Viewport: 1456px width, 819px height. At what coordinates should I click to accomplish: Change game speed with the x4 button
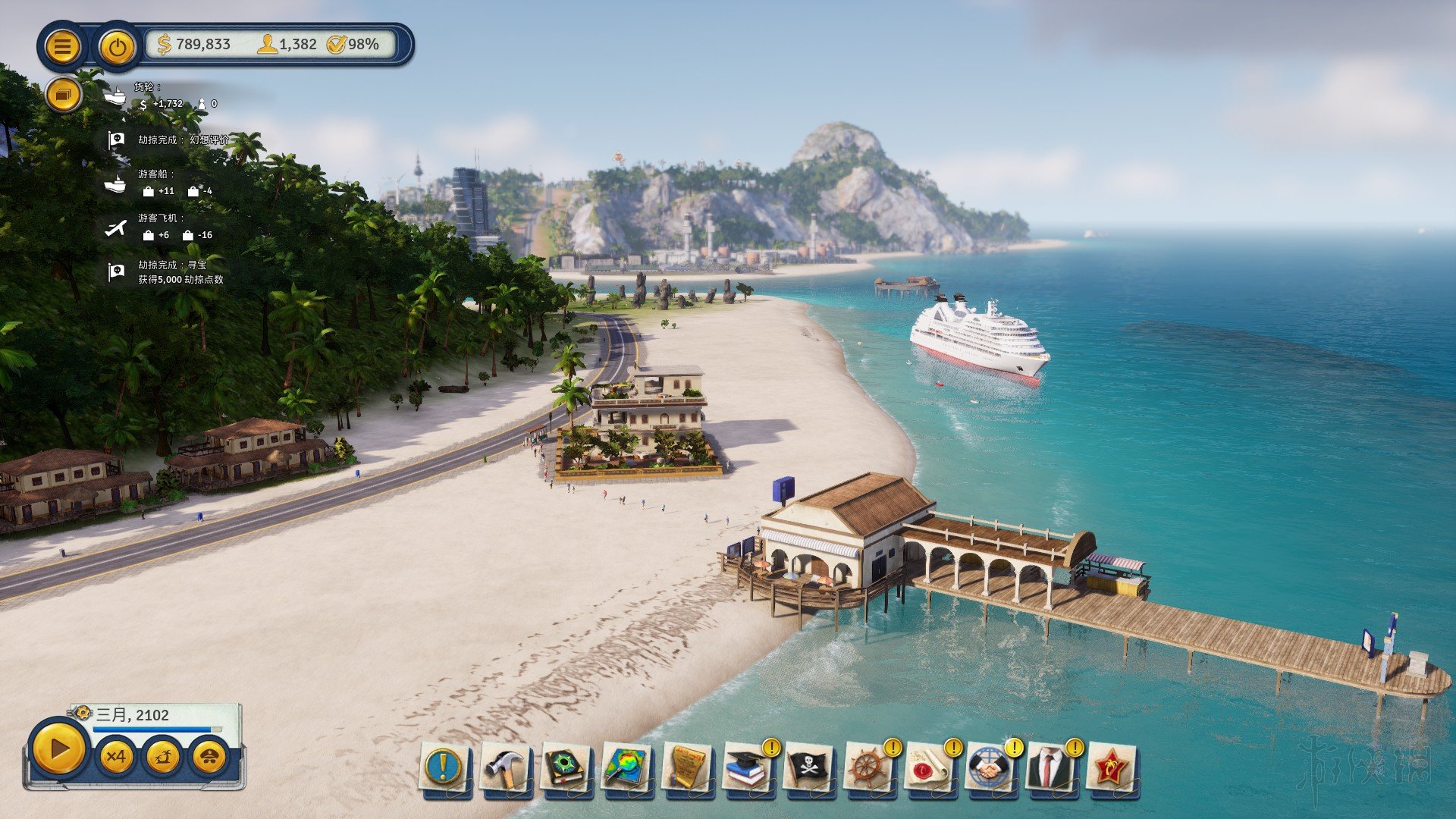116,756
